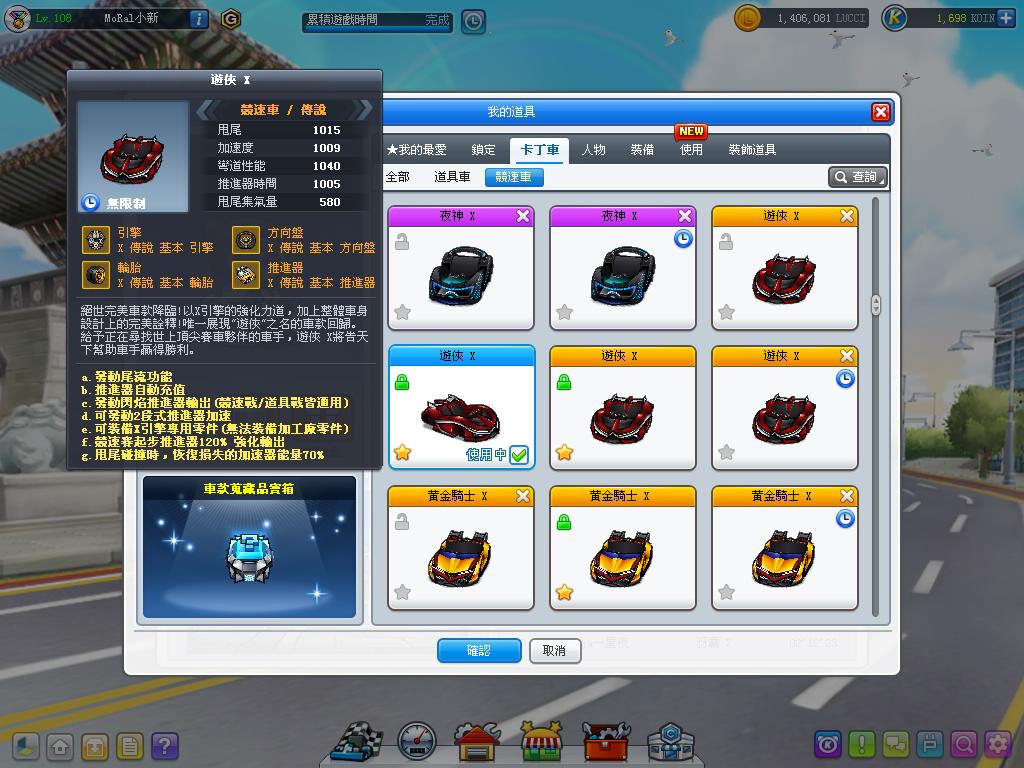The width and height of the screenshot is (1024, 768).
Task: Open the 裝備 tab
Action: (642, 150)
